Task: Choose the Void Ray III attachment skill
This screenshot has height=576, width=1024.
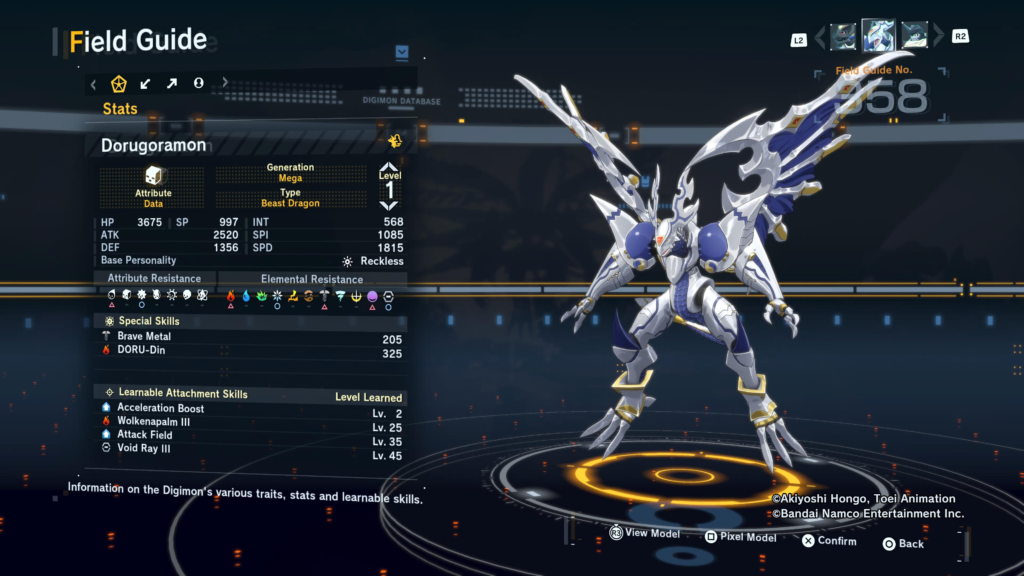Action: [250, 449]
